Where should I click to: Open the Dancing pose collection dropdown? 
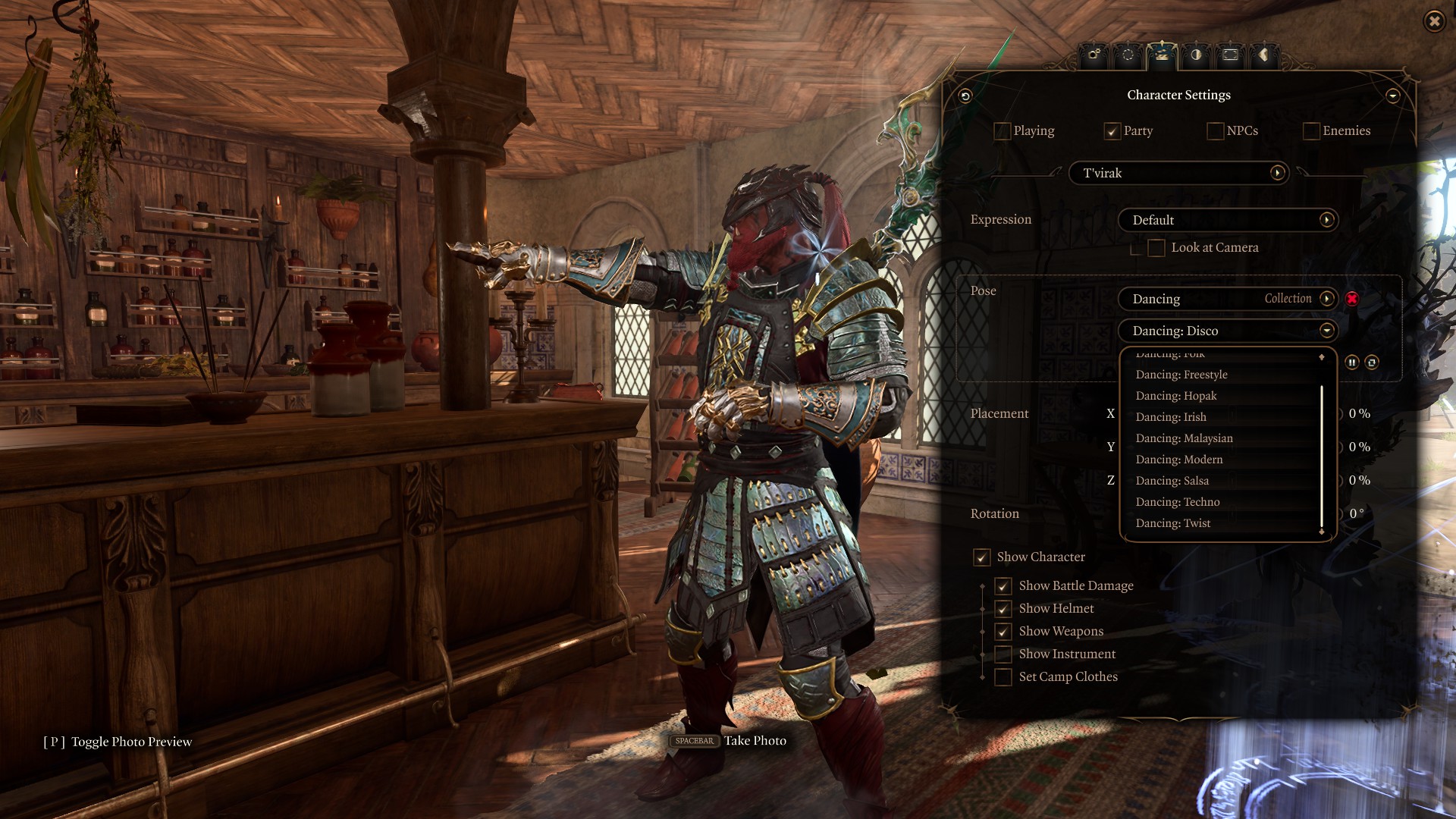point(1326,299)
